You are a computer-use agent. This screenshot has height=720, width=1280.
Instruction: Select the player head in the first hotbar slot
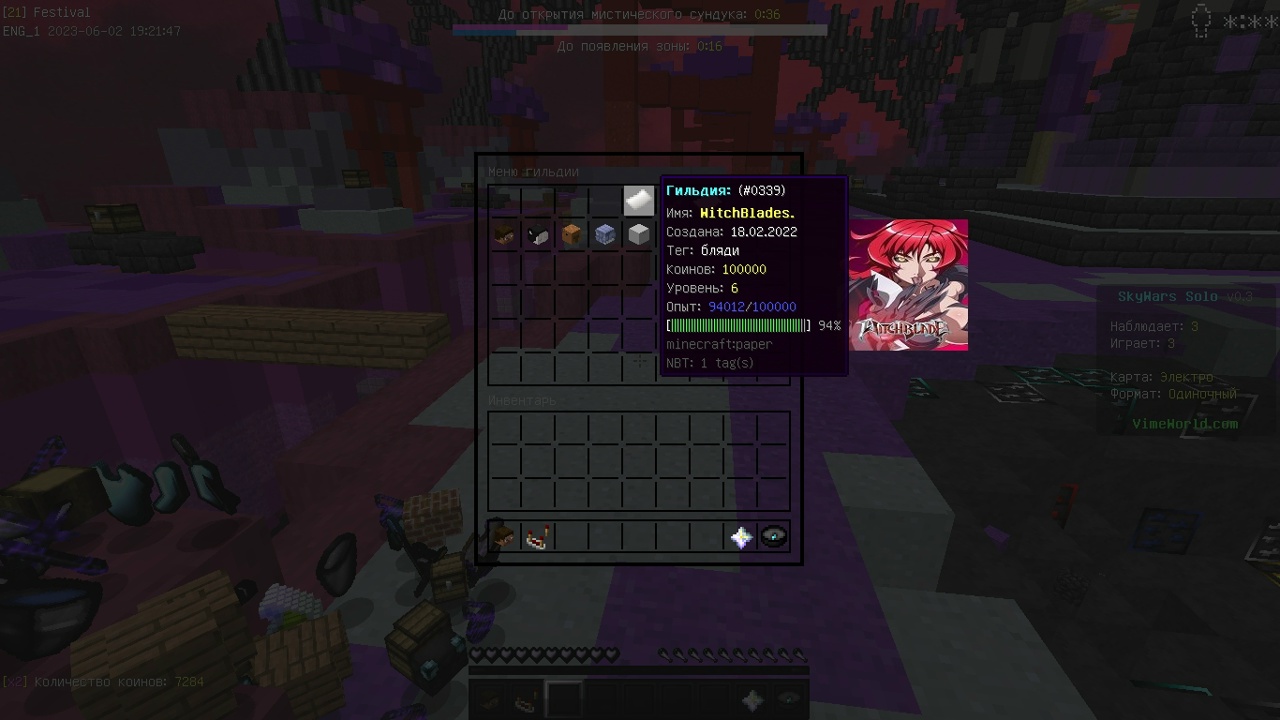(x=504, y=536)
